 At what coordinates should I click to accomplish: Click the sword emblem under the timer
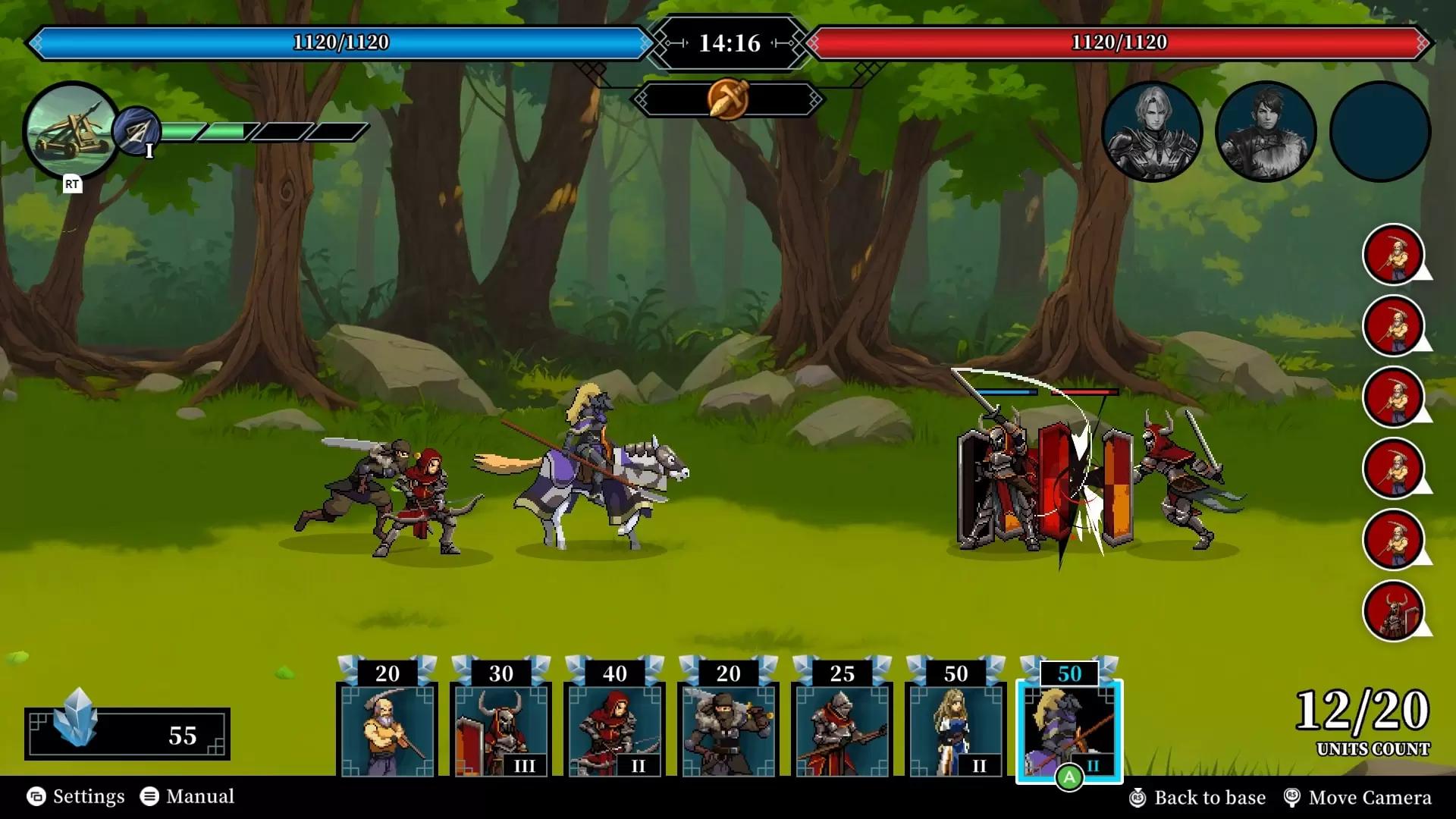727,99
